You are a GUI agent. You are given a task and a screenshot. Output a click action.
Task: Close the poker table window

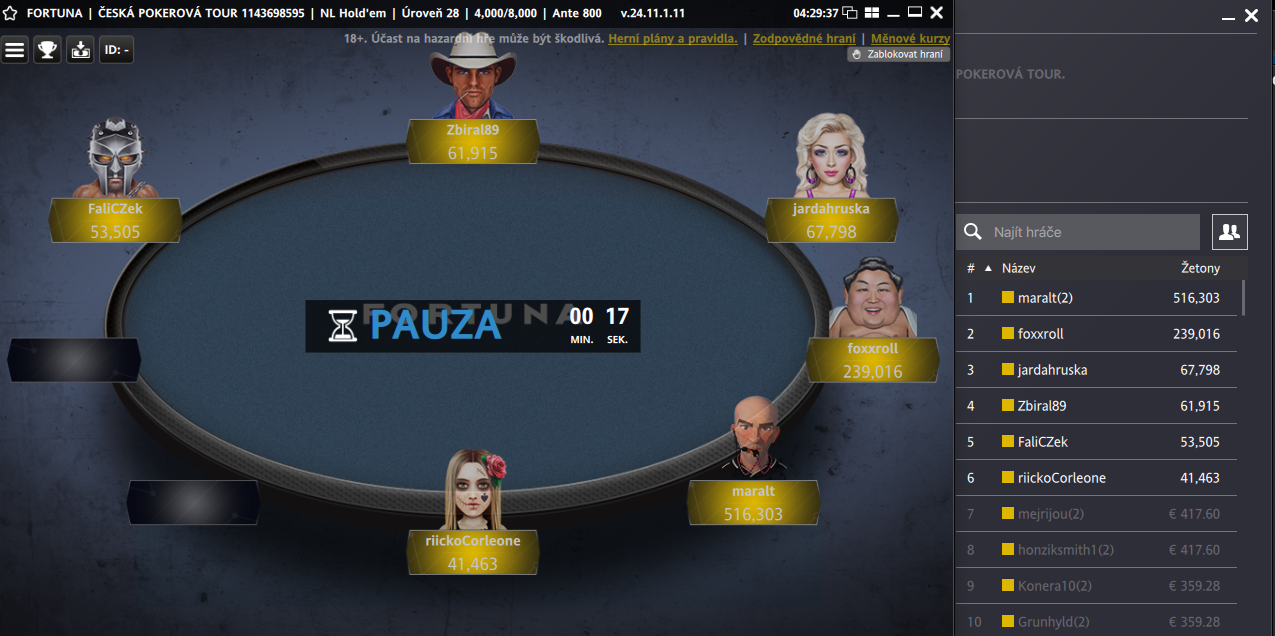click(x=936, y=13)
